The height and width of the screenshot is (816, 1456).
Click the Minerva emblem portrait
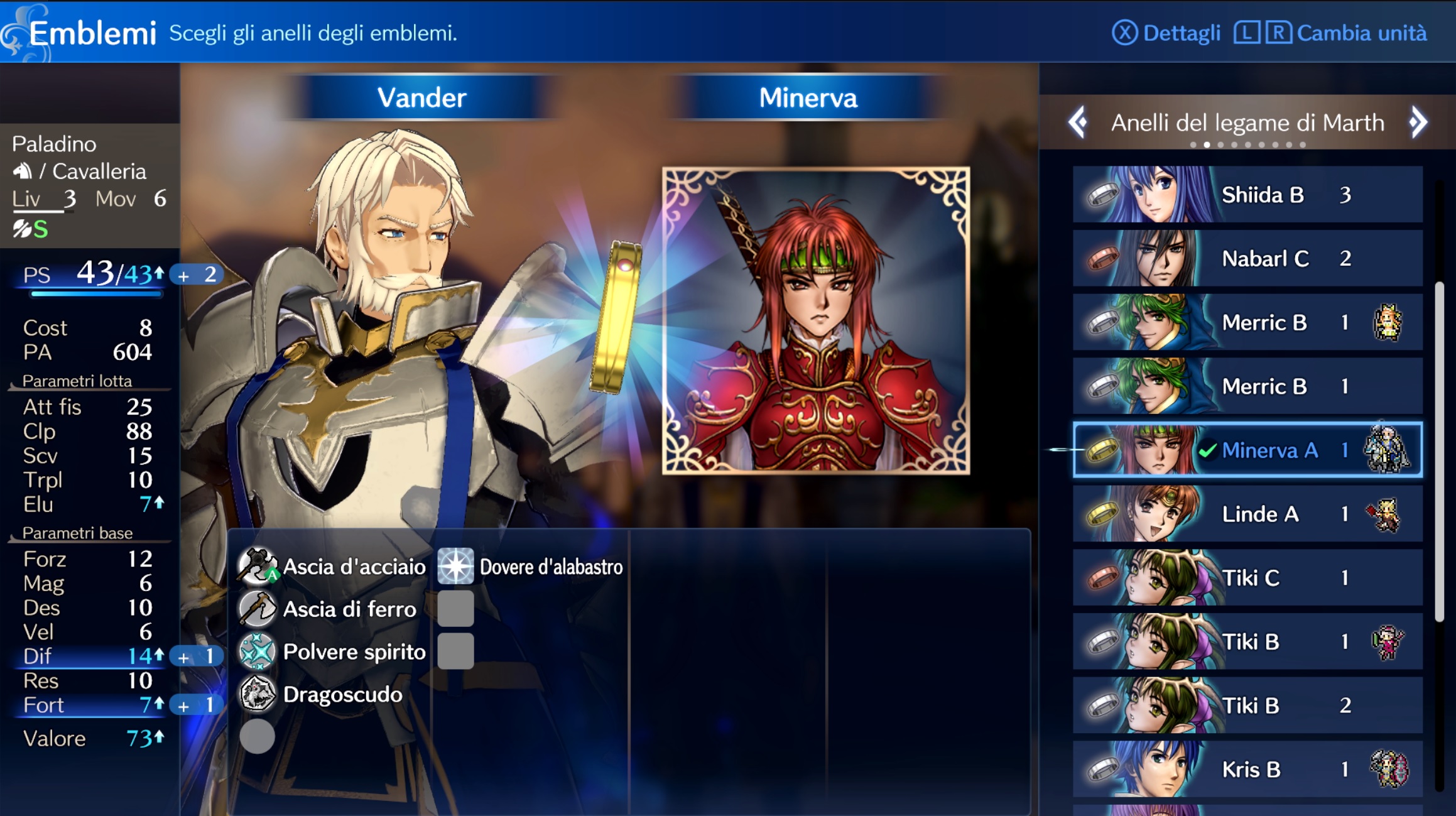click(x=816, y=320)
